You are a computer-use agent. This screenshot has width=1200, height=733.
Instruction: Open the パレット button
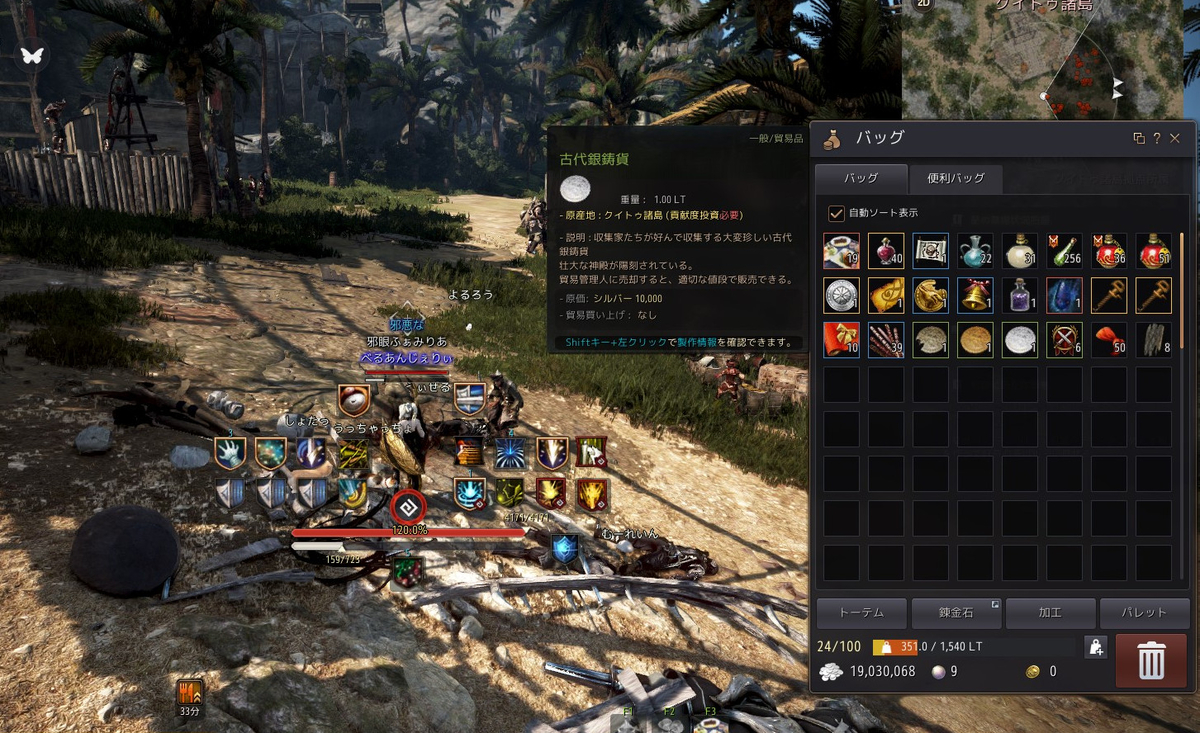[x=1144, y=613]
